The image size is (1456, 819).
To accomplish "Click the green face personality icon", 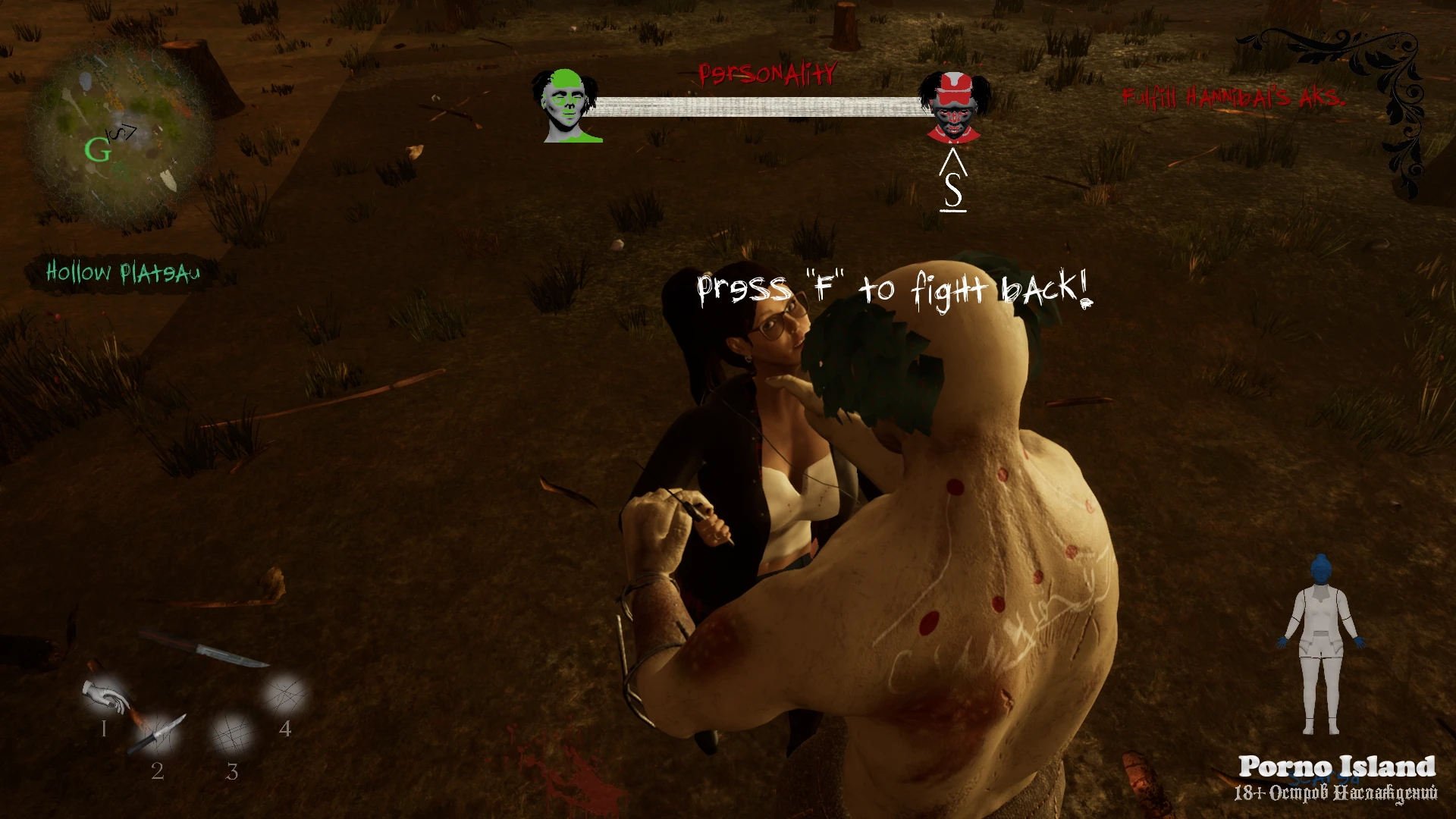I will click(566, 106).
